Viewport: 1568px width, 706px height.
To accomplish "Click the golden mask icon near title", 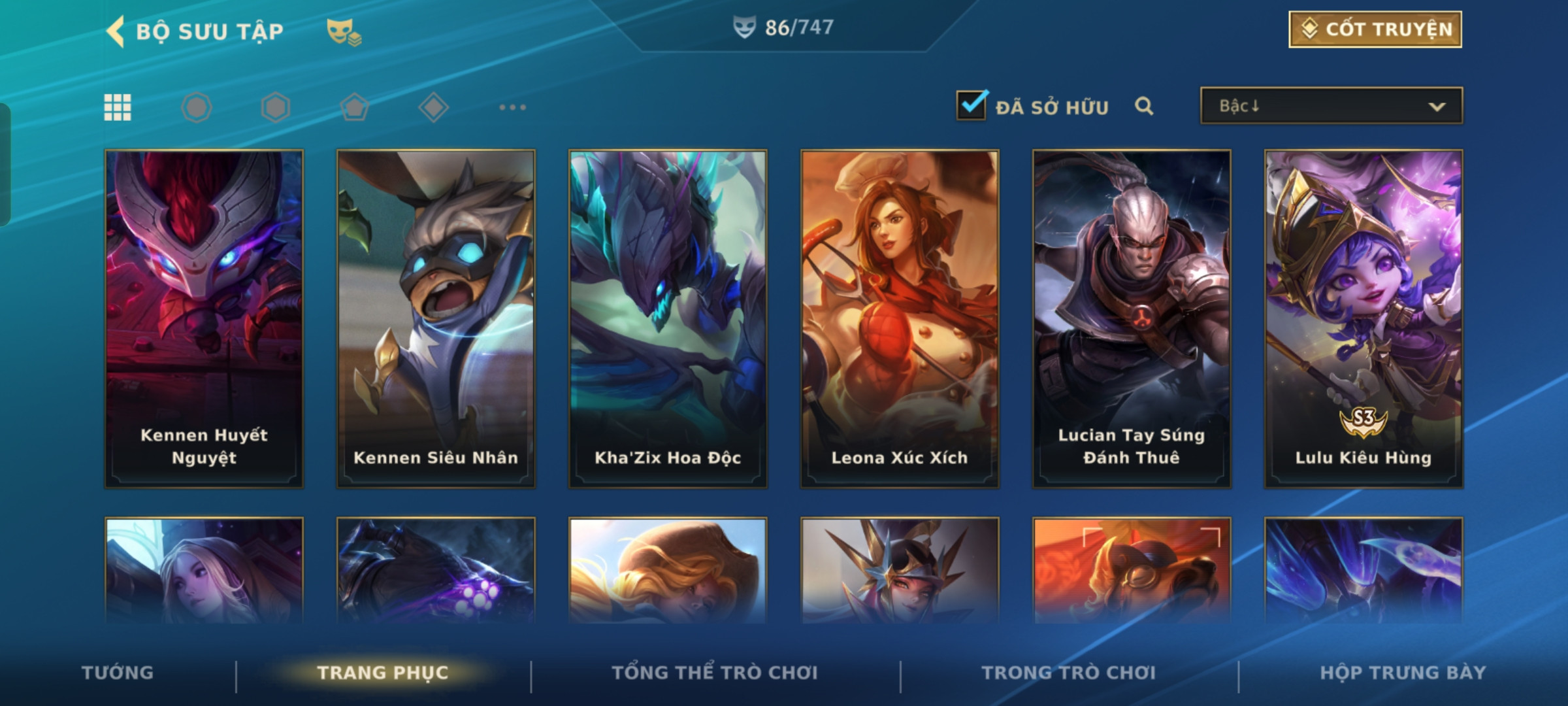I will point(344,31).
